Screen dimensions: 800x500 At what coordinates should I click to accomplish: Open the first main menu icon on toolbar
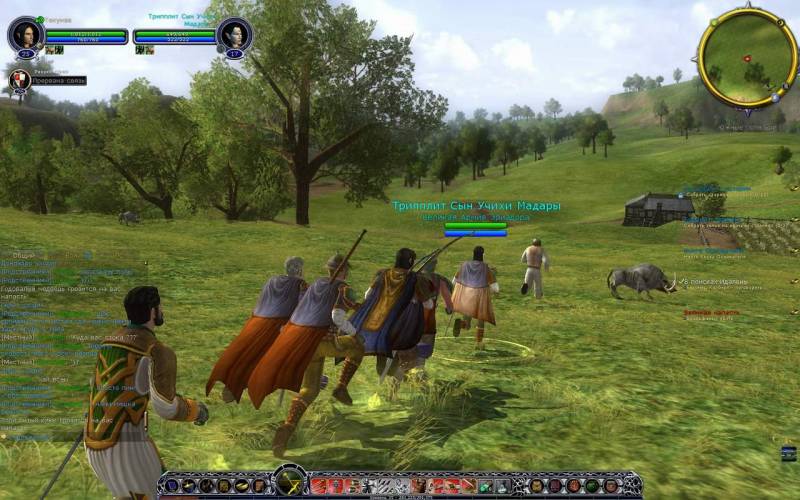(172, 486)
